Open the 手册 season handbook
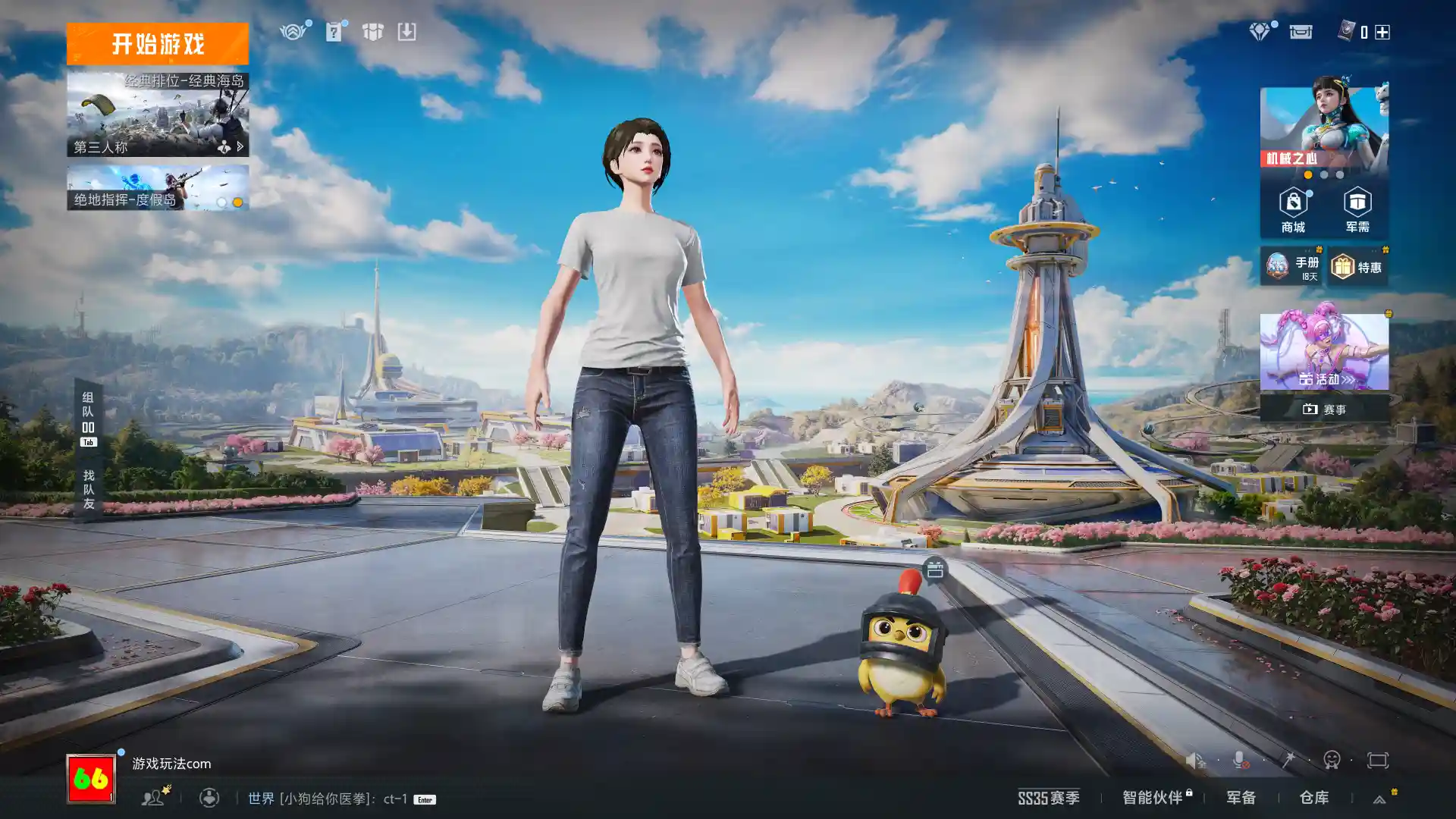 tap(1291, 267)
